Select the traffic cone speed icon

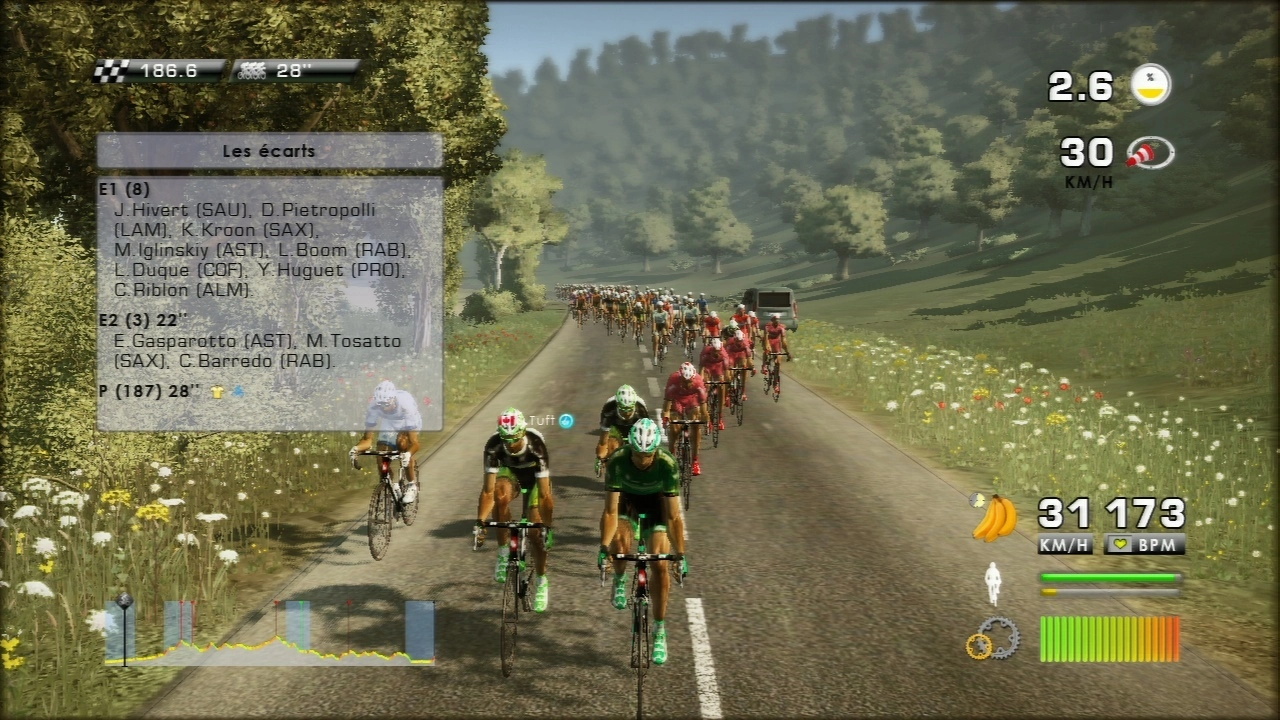pos(1150,153)
